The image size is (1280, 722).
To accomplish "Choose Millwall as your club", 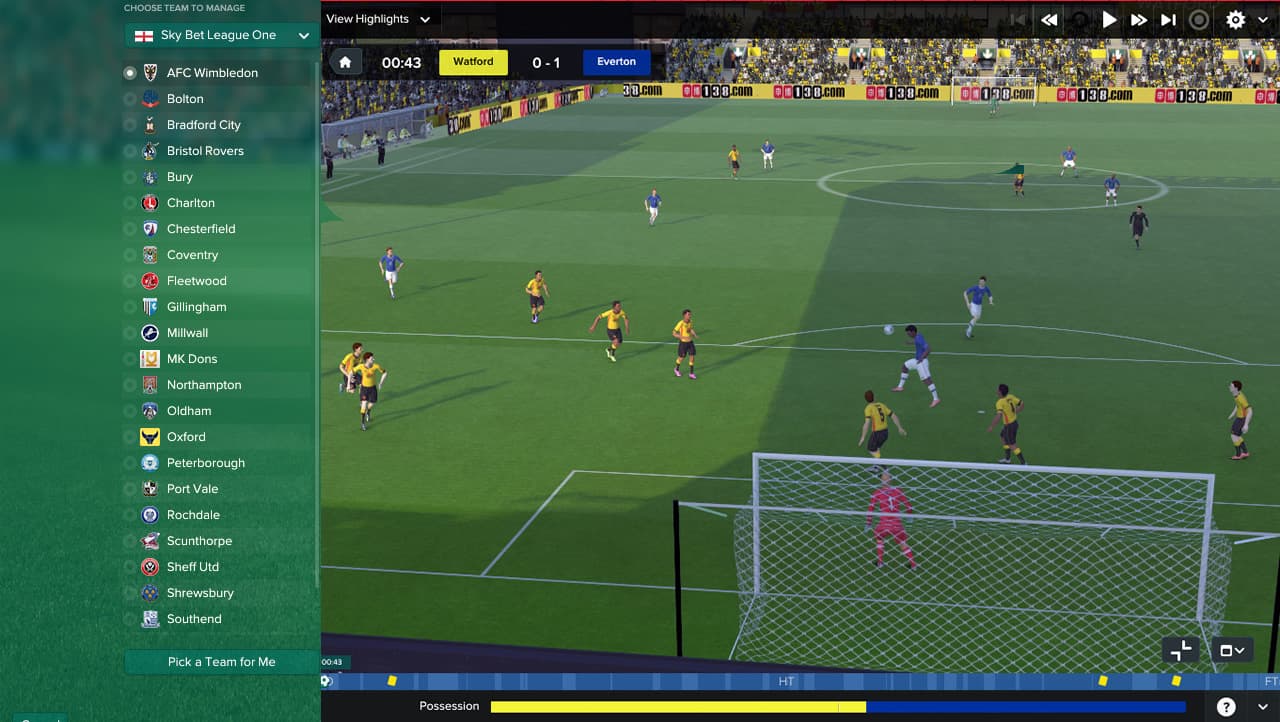I will 187,333.
